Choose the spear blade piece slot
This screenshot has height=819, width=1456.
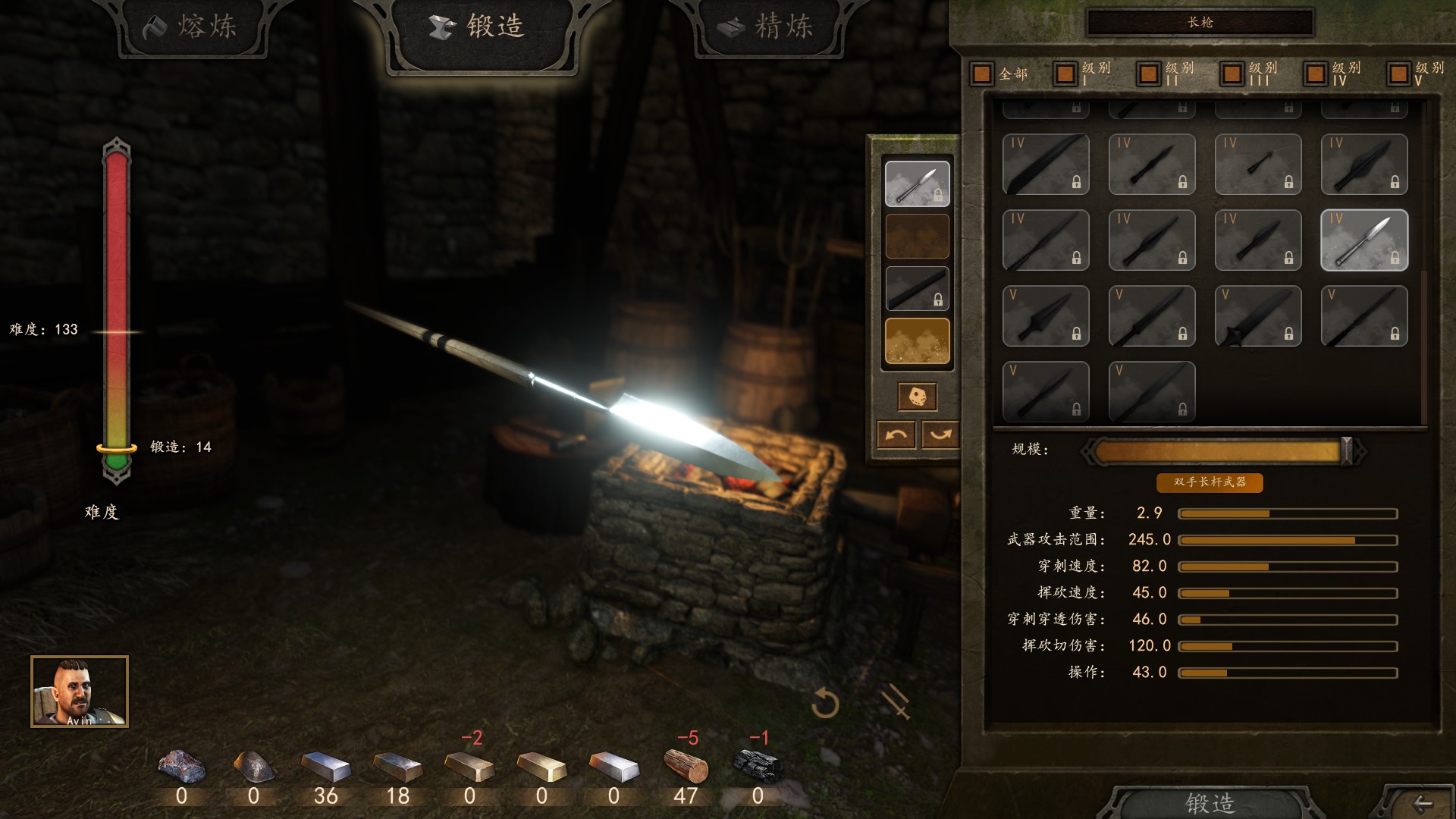[x=917, y=184]
